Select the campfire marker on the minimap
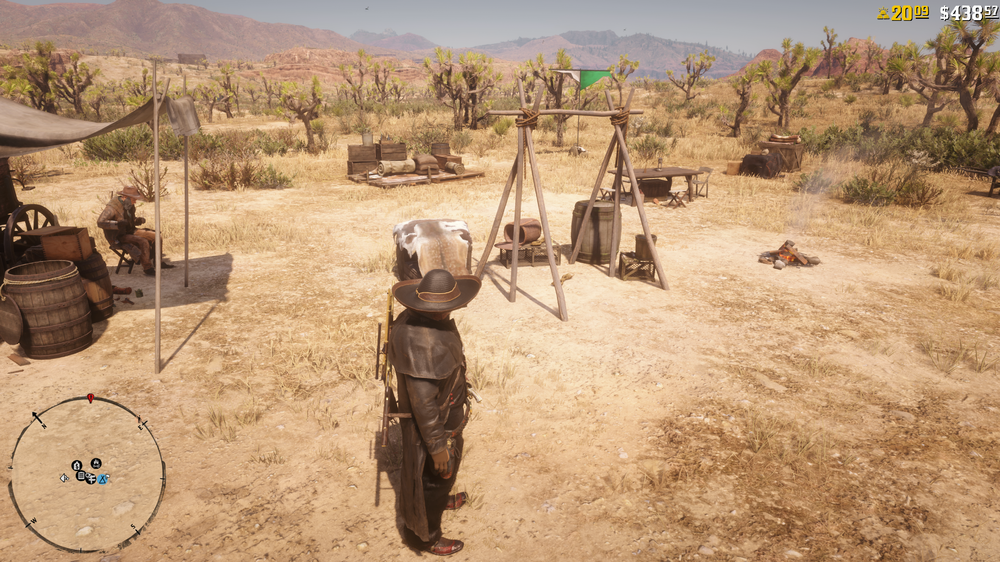The width and height of the screenshot is (1000, 562). point(96,463)
